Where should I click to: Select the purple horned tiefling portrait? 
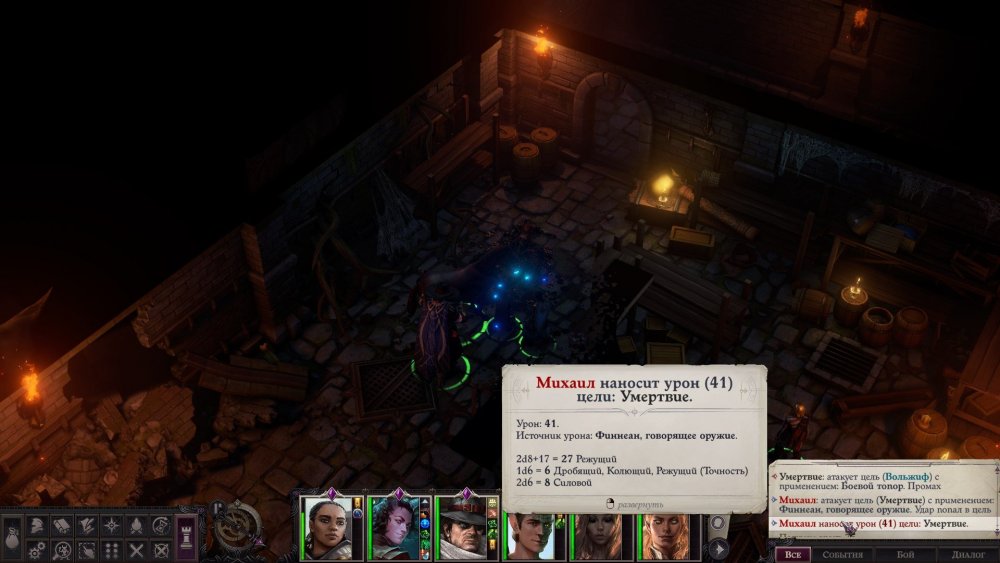393,527
